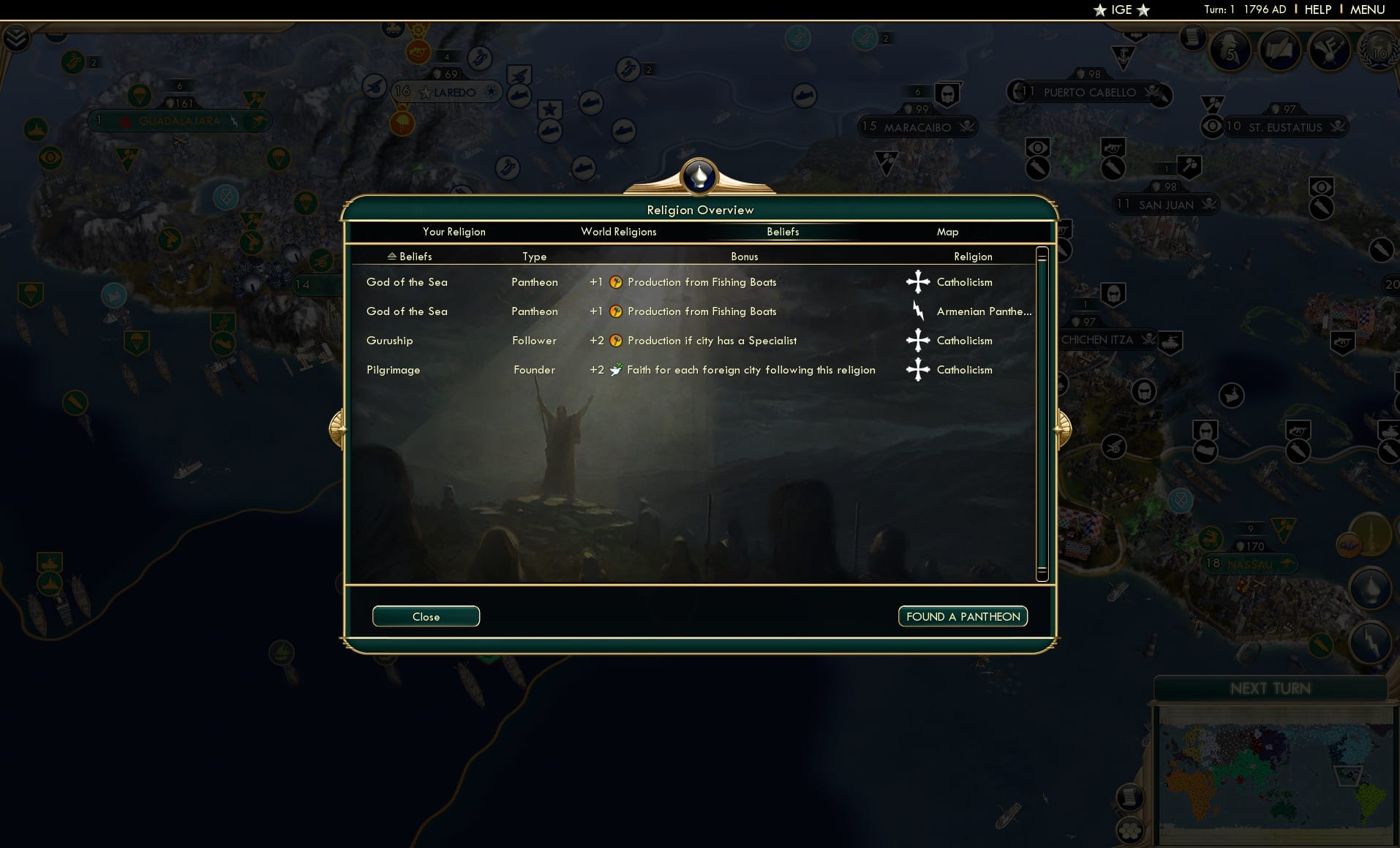
Task: Click the right arrow on the dialog's edge
Action: [1063, 428]
